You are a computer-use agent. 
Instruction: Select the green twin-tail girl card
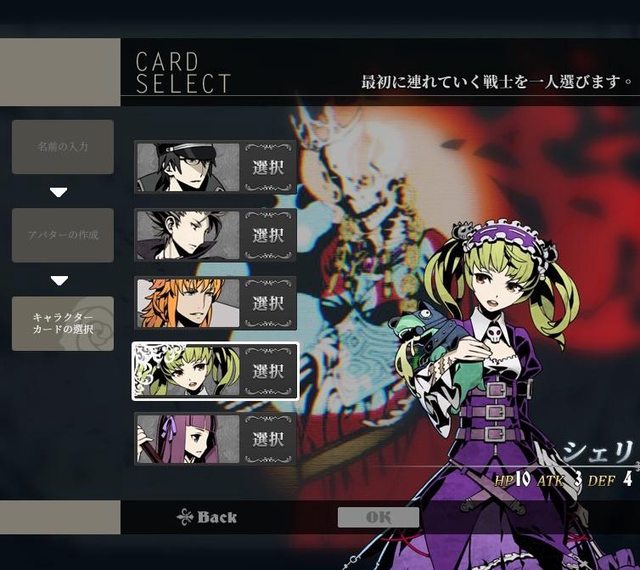[x=188, y=371]
